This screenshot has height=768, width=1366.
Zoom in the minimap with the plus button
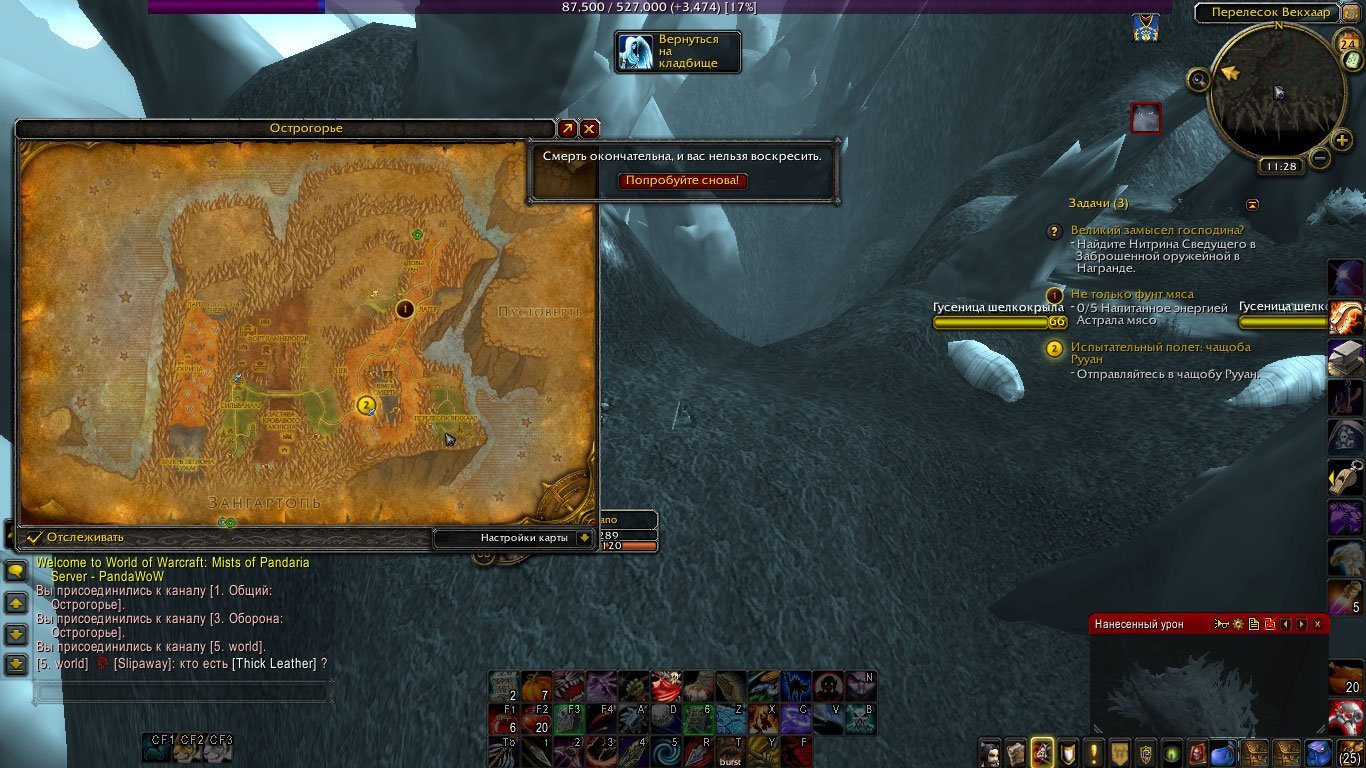(x=1342, y=140)
